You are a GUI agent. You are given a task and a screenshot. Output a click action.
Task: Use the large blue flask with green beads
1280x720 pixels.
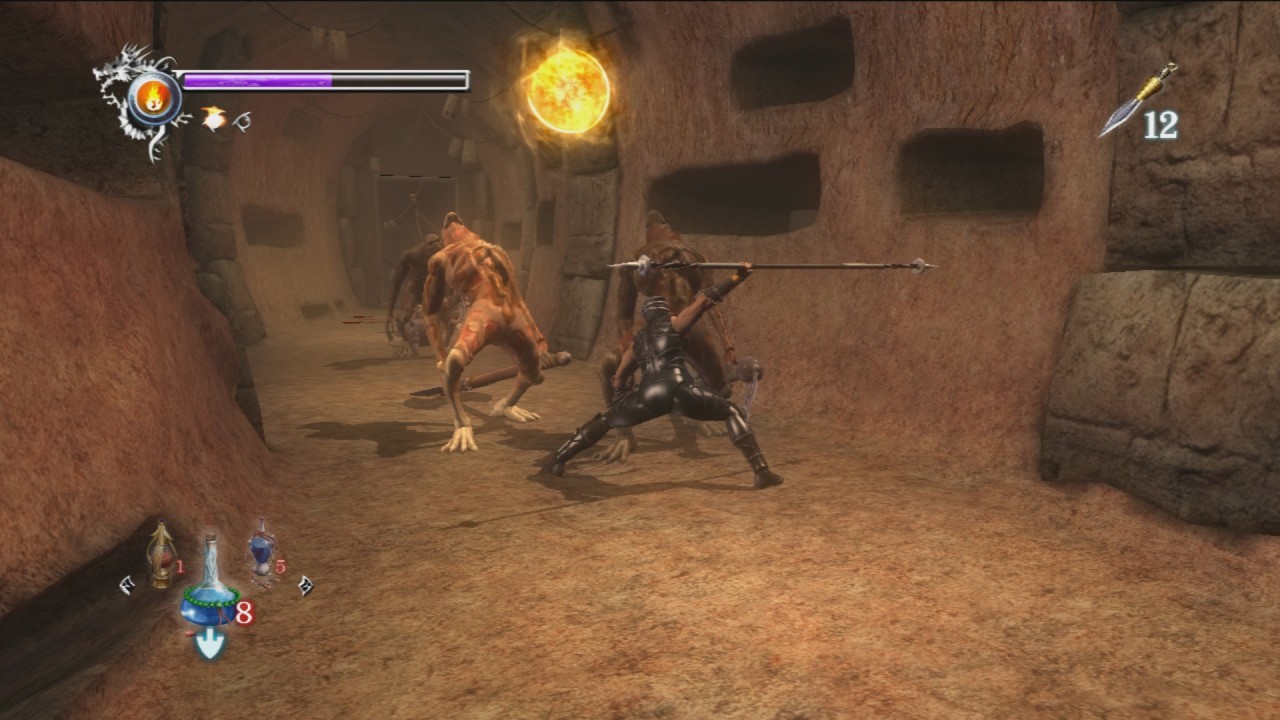click(211, 589)
